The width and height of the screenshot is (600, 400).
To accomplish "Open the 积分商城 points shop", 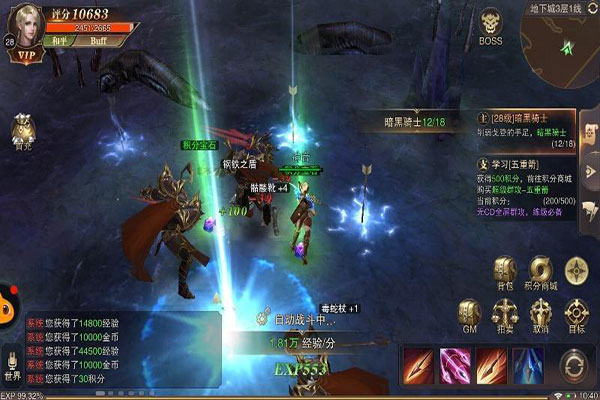I will coord(541,272).
